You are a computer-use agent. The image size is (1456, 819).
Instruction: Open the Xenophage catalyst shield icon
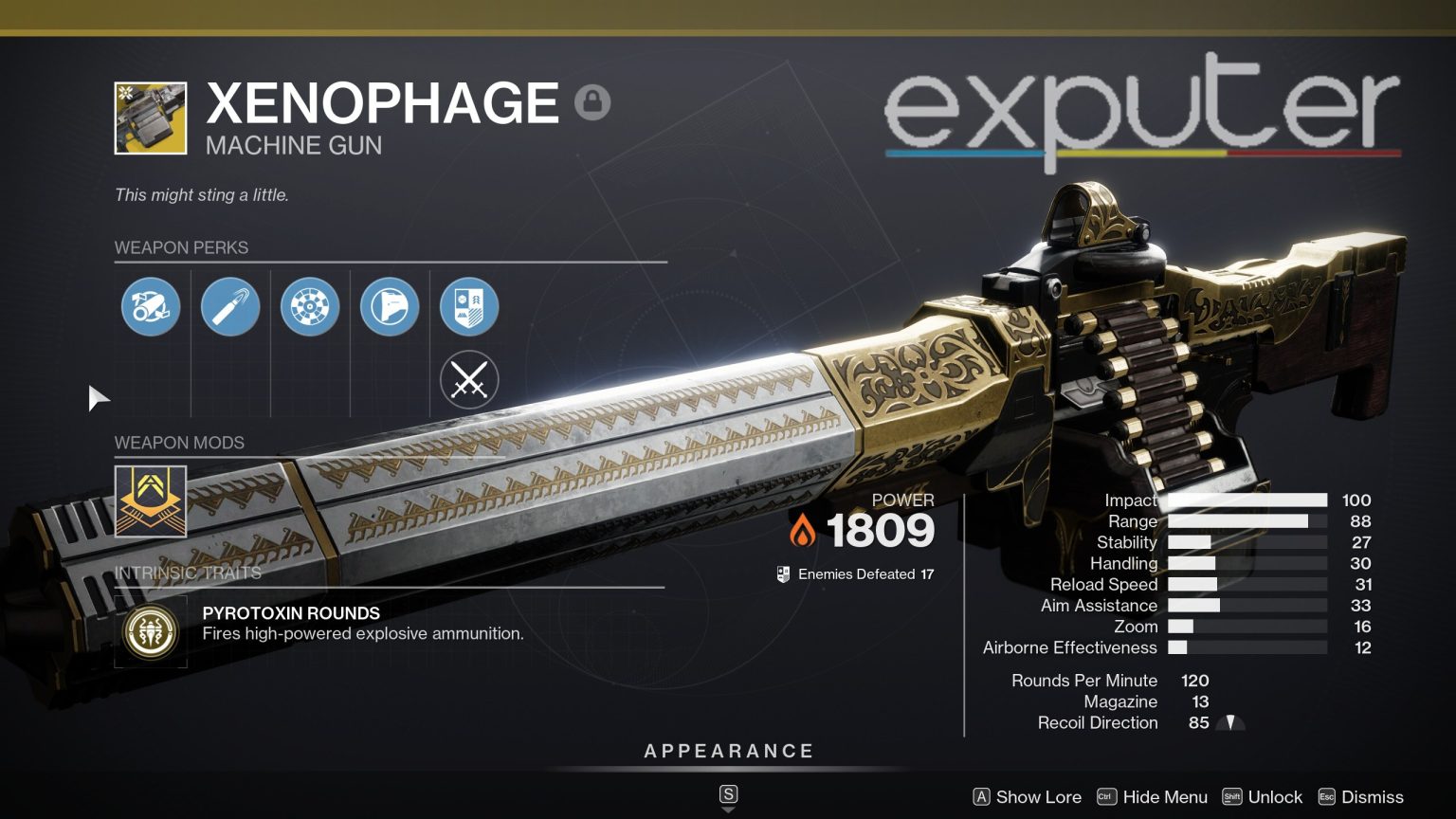469,306
